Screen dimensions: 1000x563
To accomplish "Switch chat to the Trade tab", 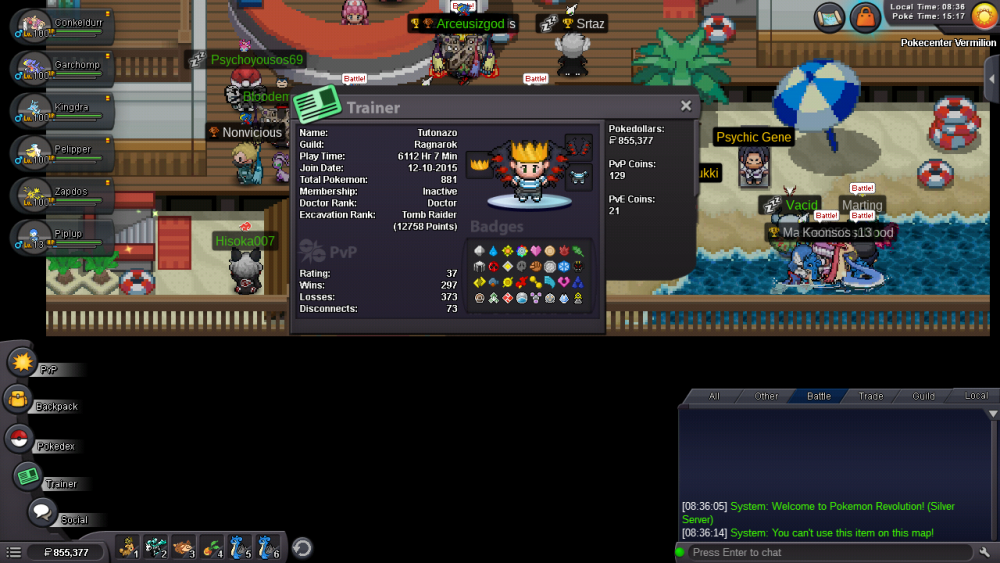I will pyautogui.click(x=871, y=396).
